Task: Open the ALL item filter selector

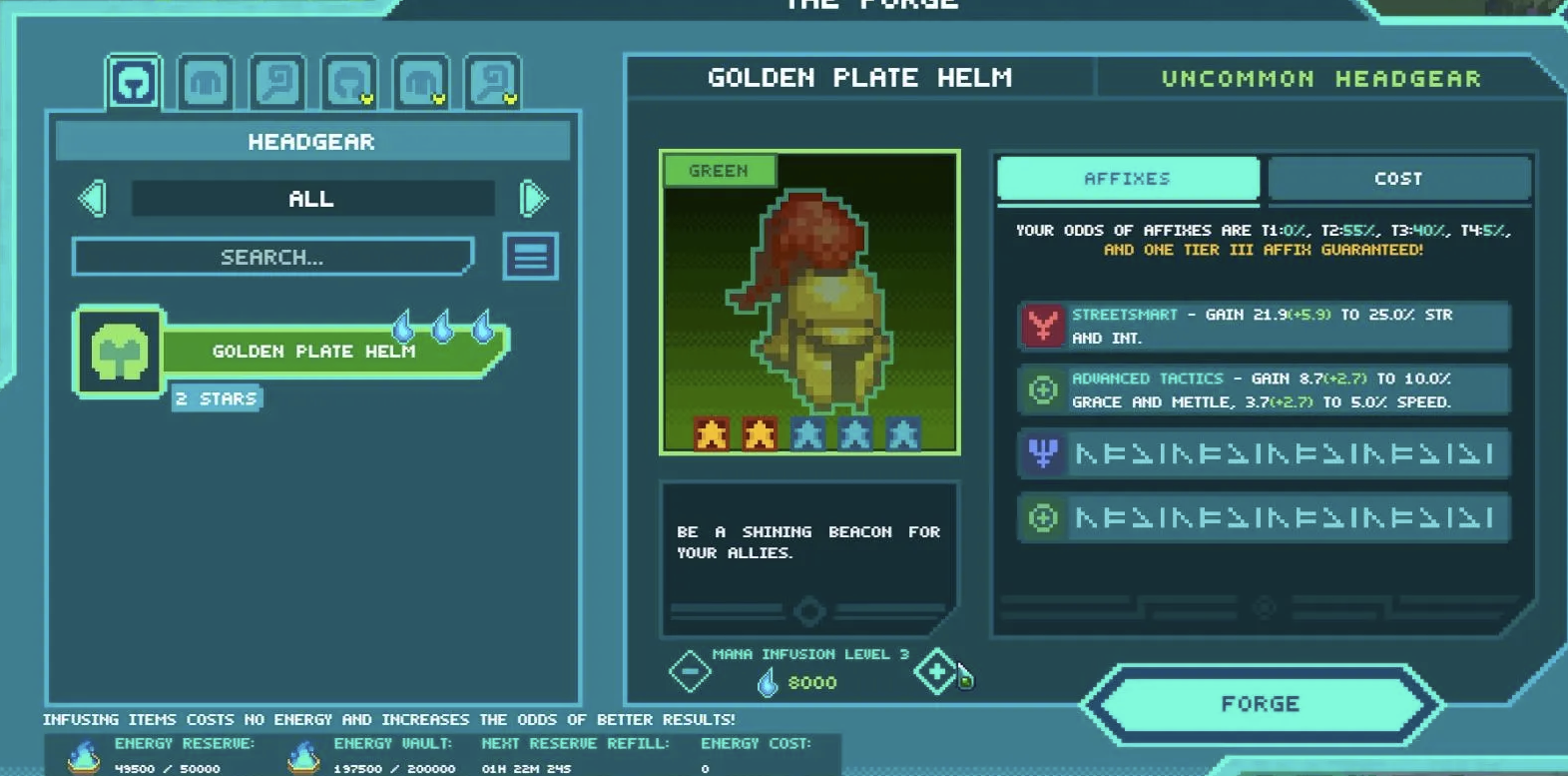Action: (x=311, y=198)
